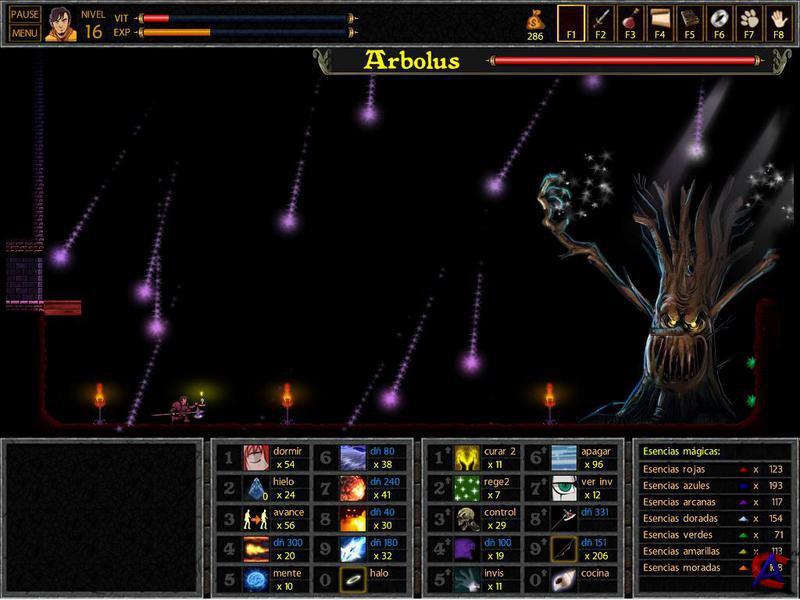Select the control skull spell
The image size is (800, 600).
tap(467, 519)
